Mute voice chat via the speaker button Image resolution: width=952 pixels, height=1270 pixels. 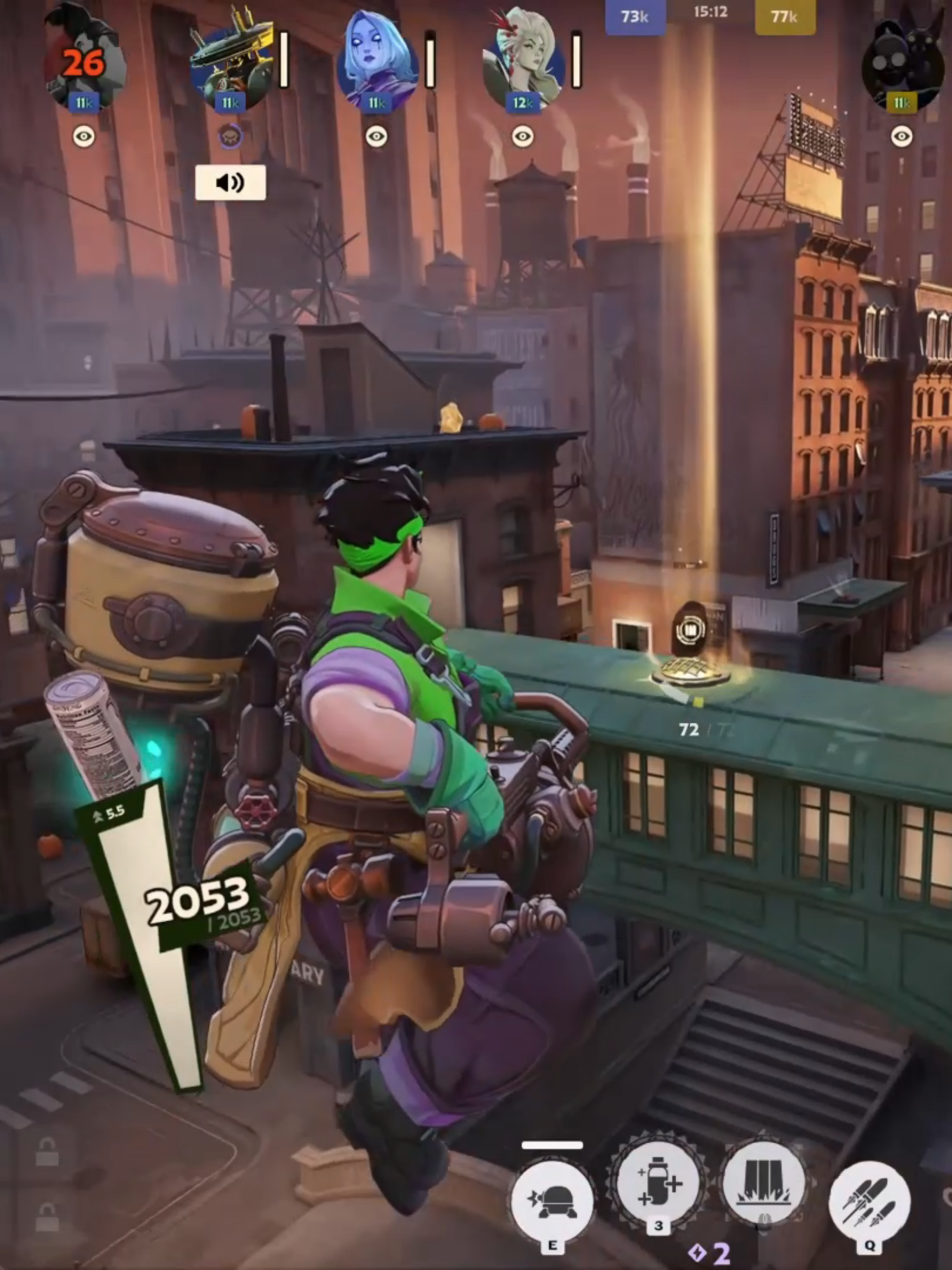tap(230, 184)
